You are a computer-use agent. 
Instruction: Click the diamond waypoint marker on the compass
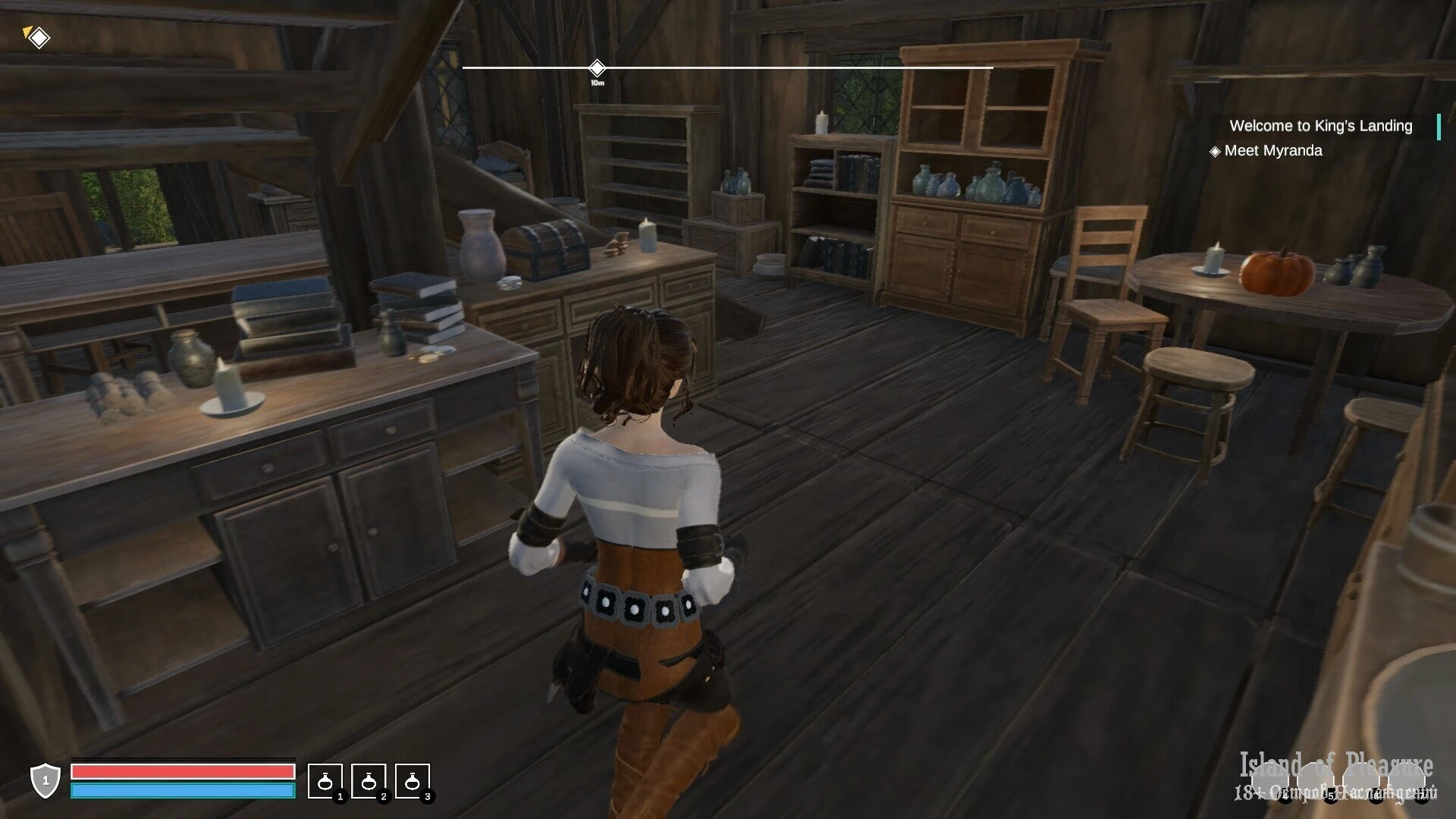pyautogui.click(x=597, y=67)
